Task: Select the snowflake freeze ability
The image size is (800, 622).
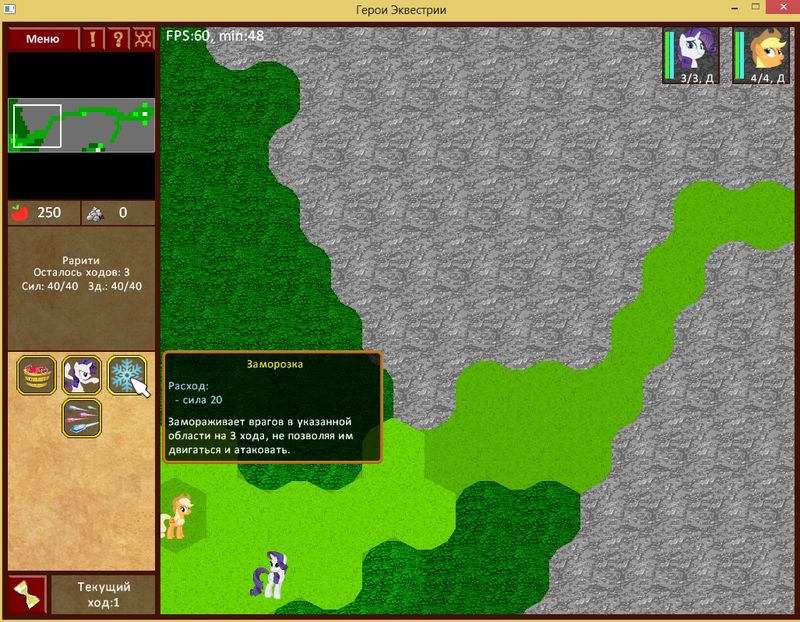Action: point(125,375)
